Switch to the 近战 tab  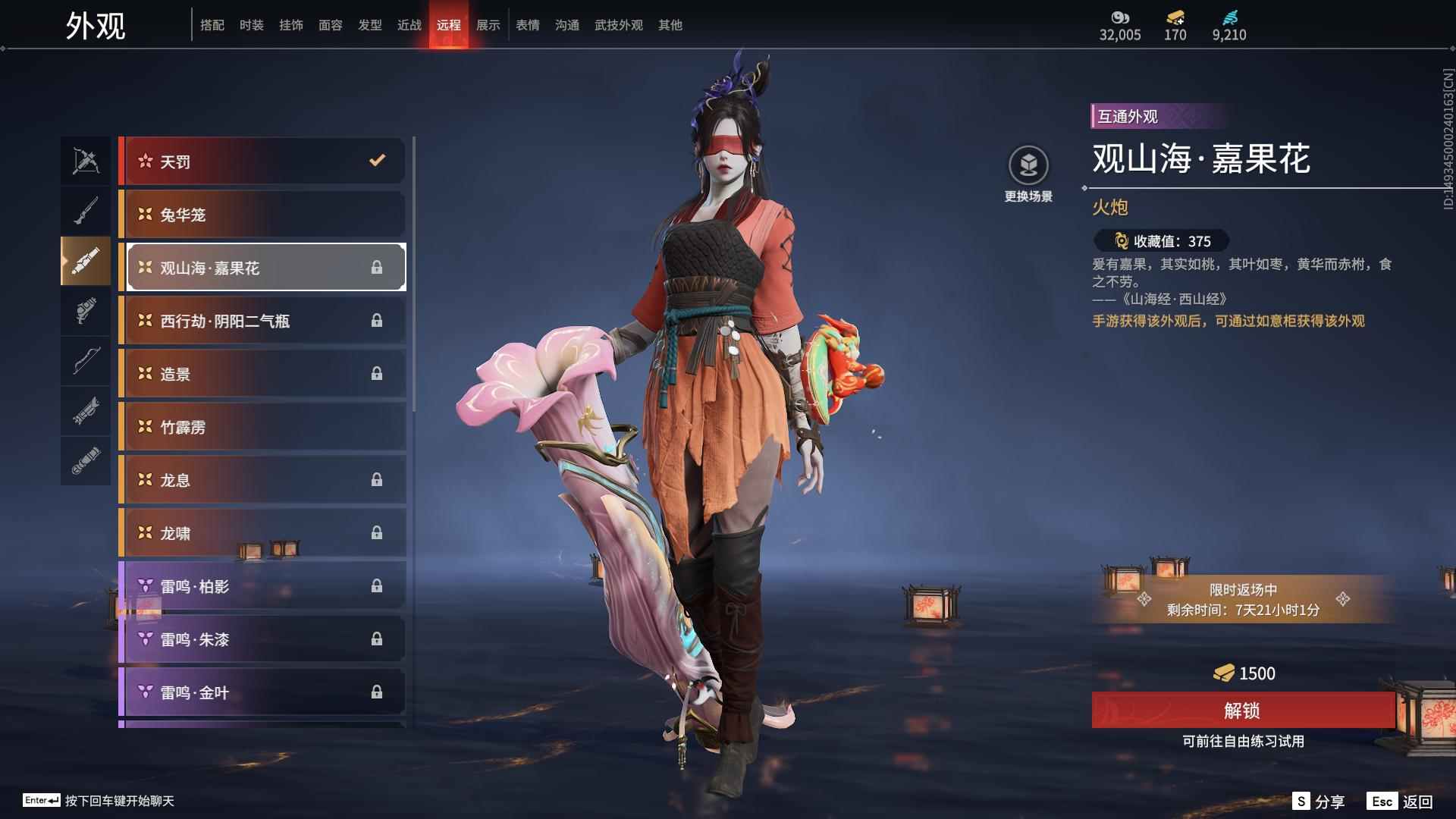coord(409,25)
